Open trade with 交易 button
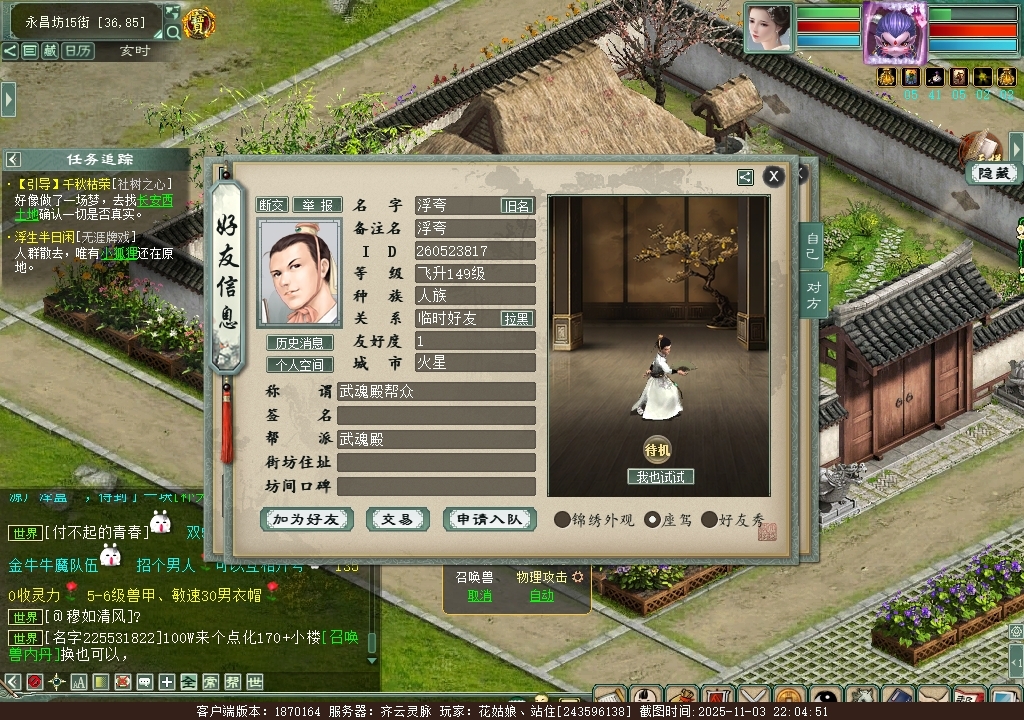This screenshot has height=720, width=1024. [397, 519]
